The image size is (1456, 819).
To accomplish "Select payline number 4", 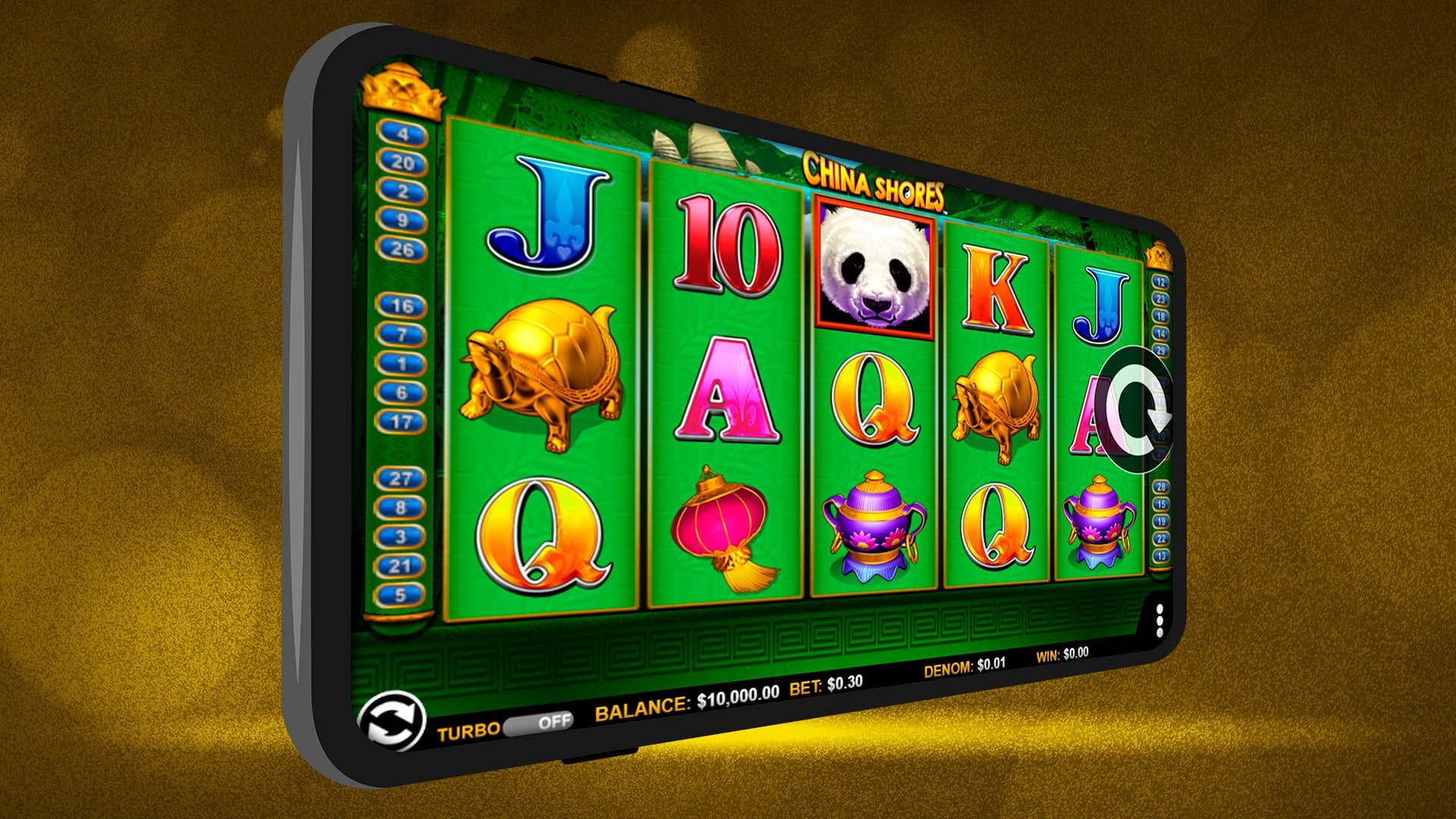I will (403, 135).
